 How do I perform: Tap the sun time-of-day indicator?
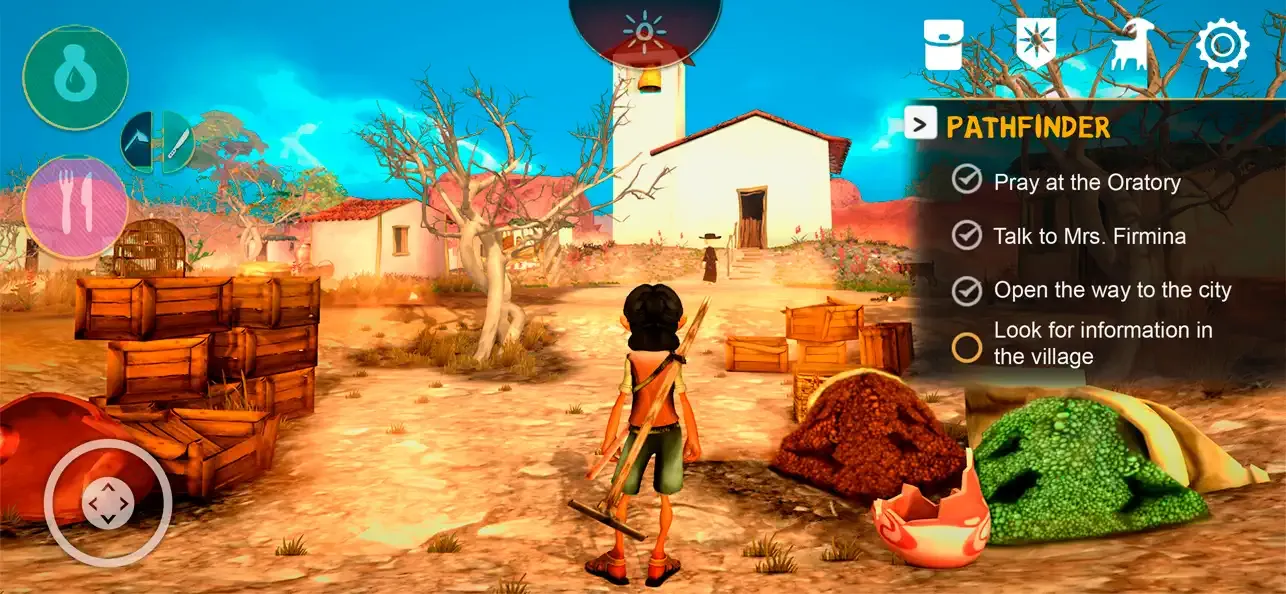[x=645, y=30]
